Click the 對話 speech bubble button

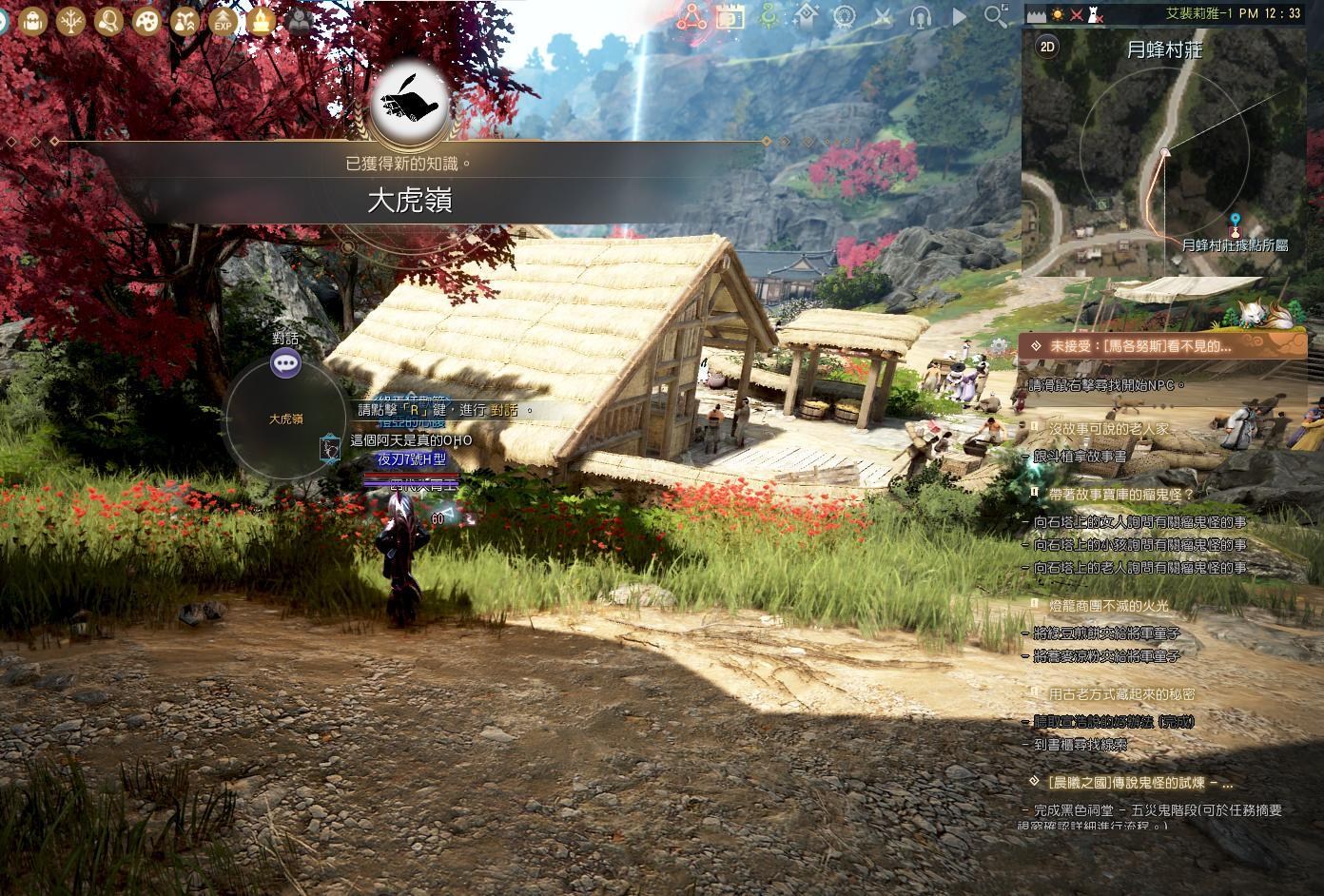pos(285,362)
